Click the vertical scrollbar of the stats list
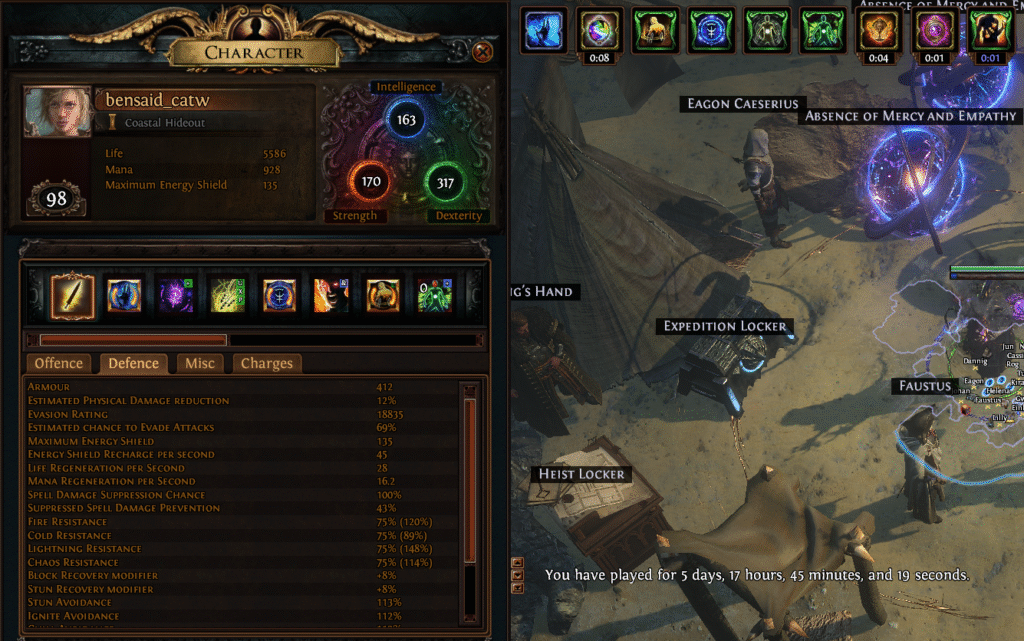The width and height of the screenshot is (1024, 641). pyautogui.click(x=470, y=480)
